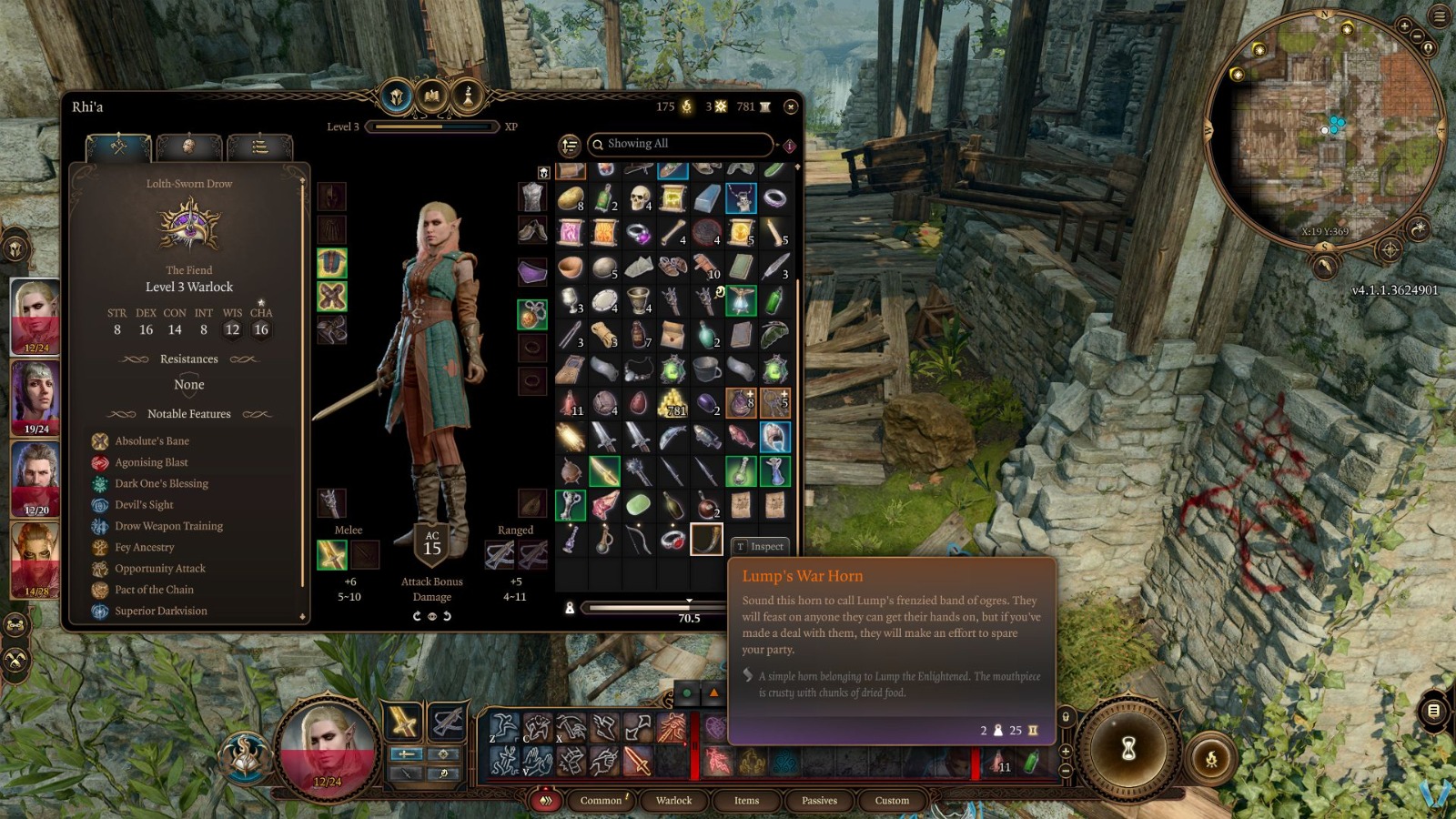Zoom the minimap using the plus icon
This screenshot has width=1456, height=819.
1404,27
